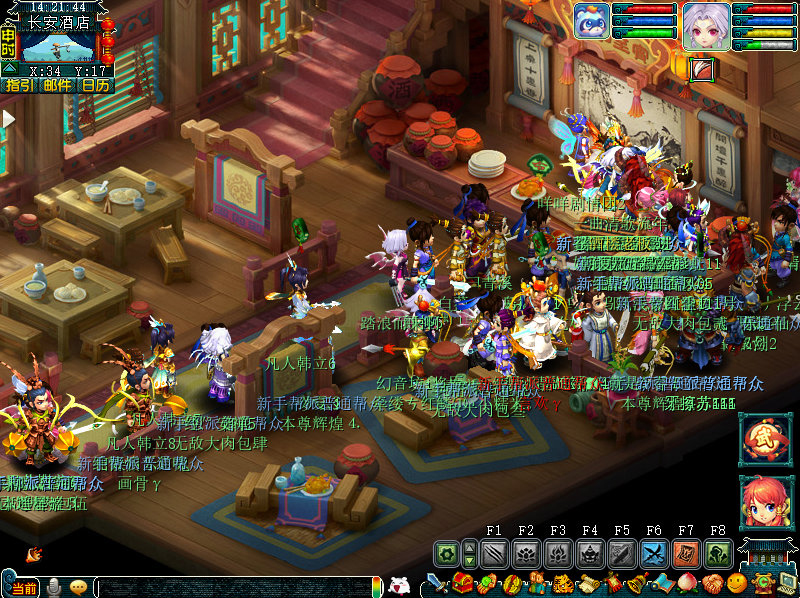Screen dimensions: 800x598
Task: Activate the F7 orange scroll skill
Action: pyautogui.click(x=686, y=553)
